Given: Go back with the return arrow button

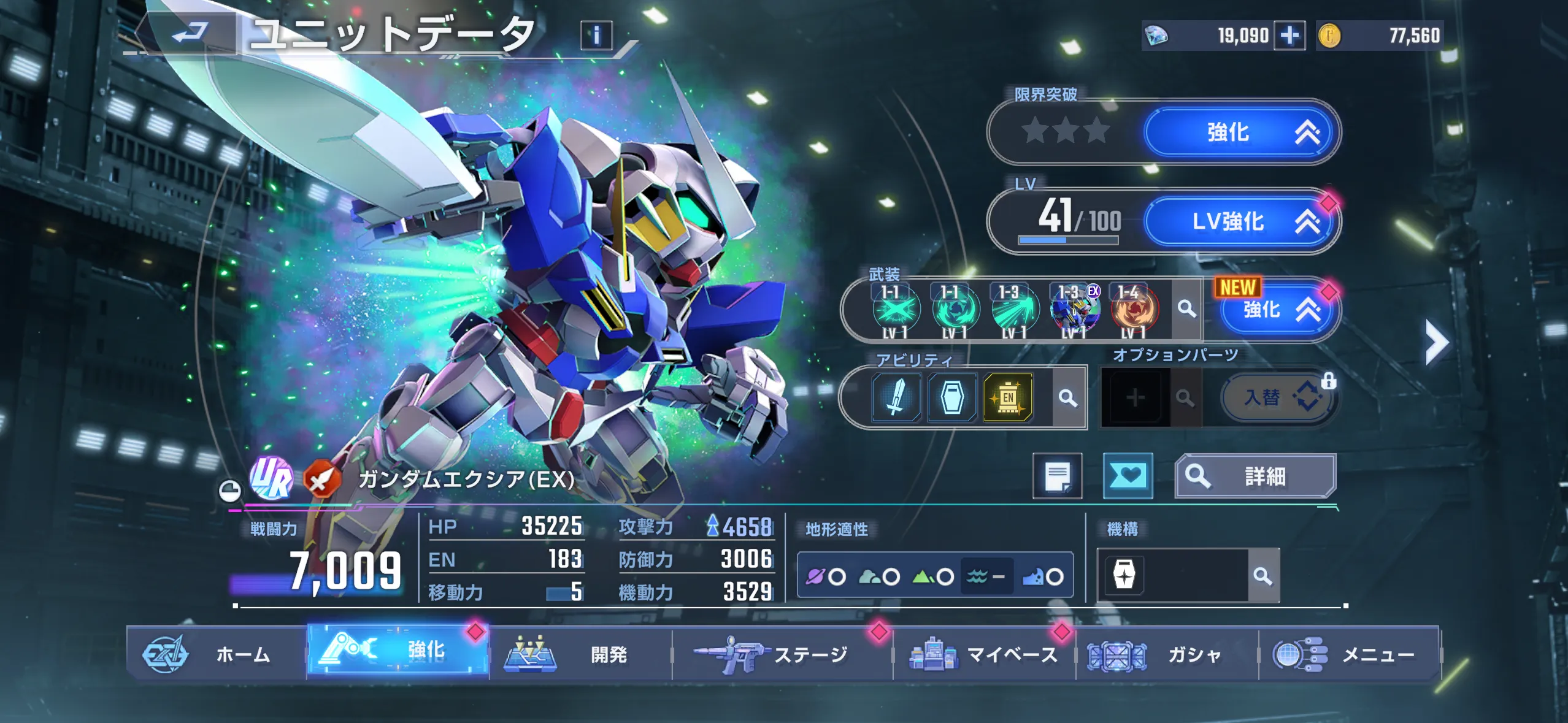Looking at the screenshot, I should click(189, 33).
